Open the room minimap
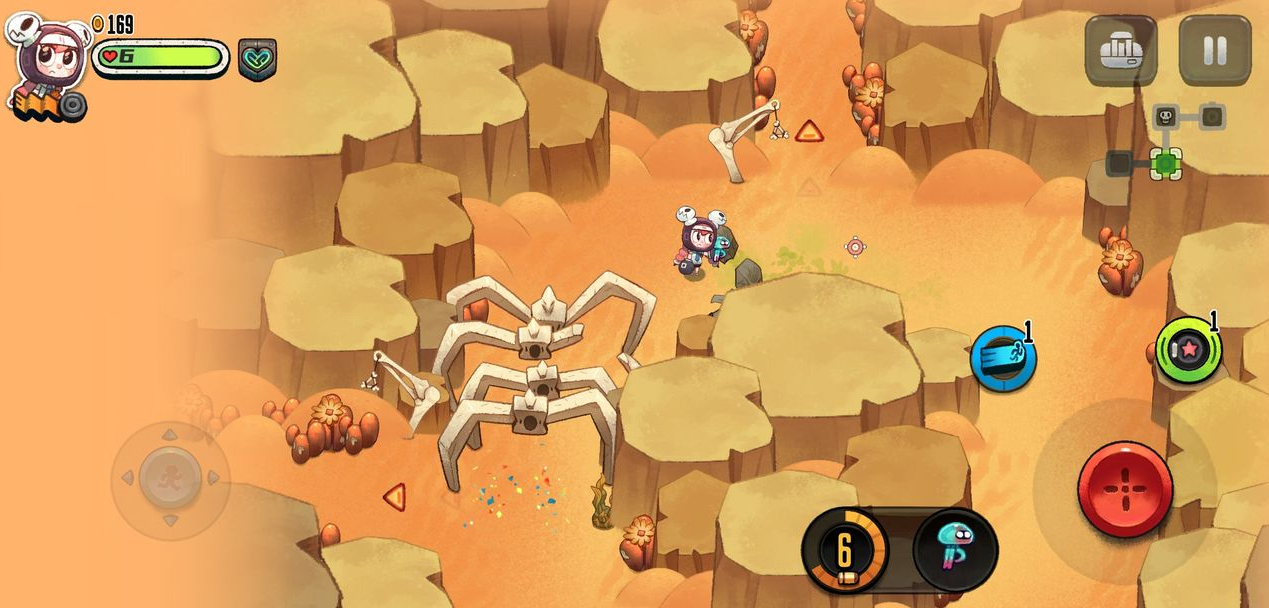This screenshot has height=608, width=1269. (x=1168, y=143)
